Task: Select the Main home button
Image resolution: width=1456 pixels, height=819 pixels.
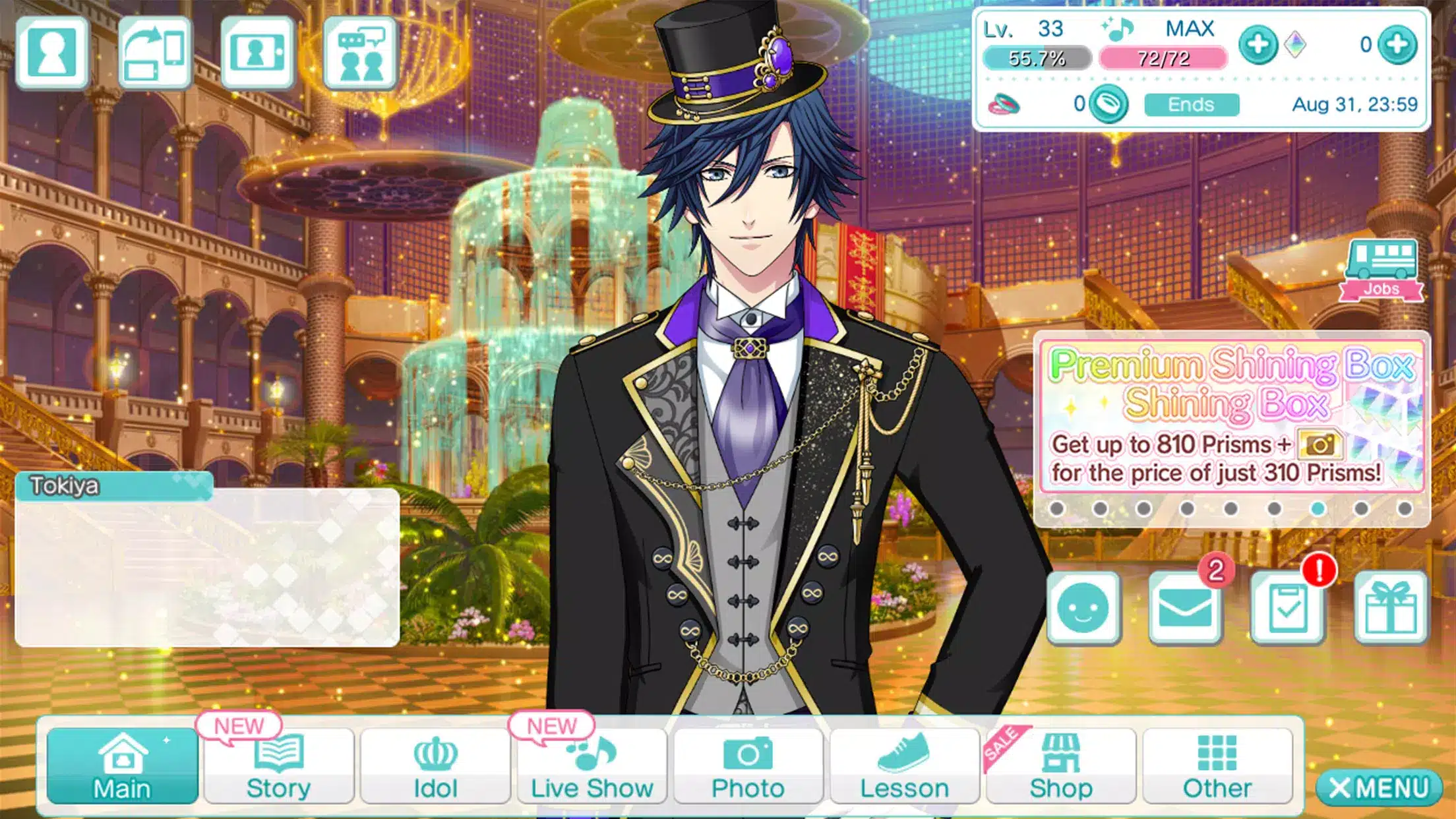Action: click(x=122, y=766)
